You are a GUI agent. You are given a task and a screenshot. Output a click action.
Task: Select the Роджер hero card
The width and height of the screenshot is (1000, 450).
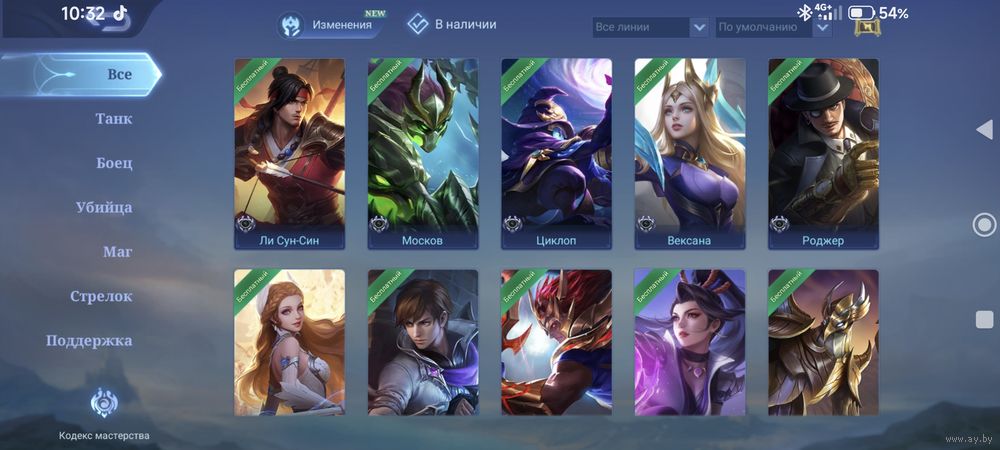tap(823, 153)
